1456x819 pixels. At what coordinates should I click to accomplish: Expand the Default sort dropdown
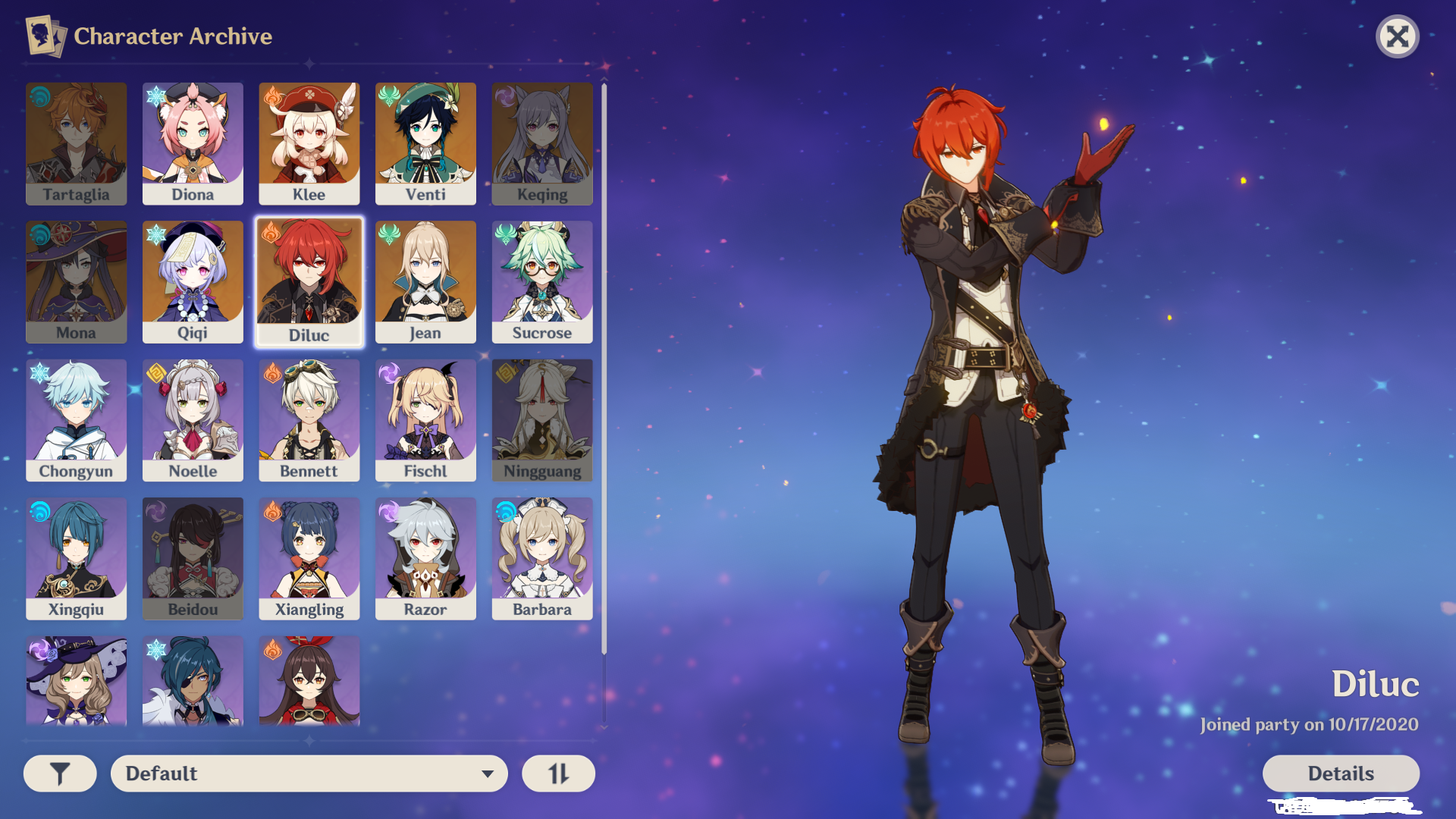(x=309, y=773)
